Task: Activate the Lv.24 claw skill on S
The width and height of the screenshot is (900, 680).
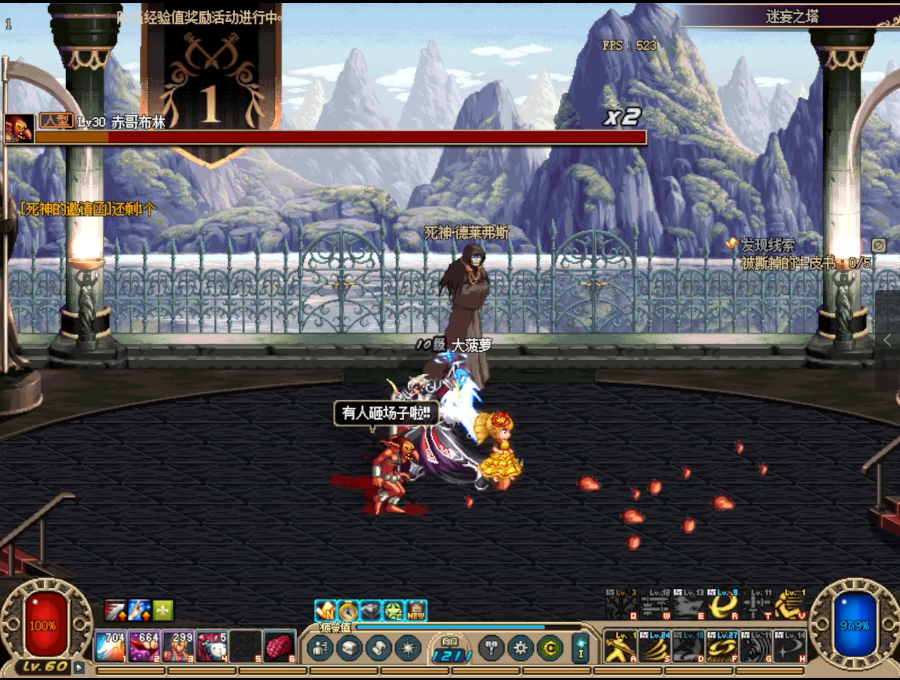Action: coord(655,646)
